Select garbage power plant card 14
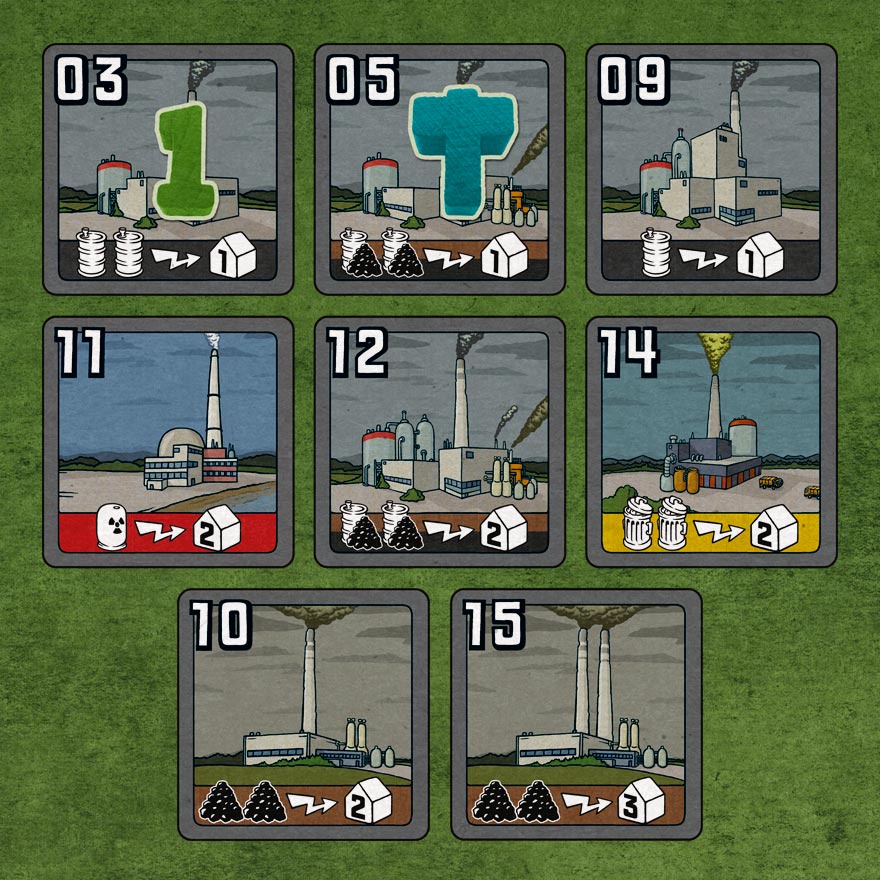Viewport: 880px width, 880px height. (x=711, y=442)
